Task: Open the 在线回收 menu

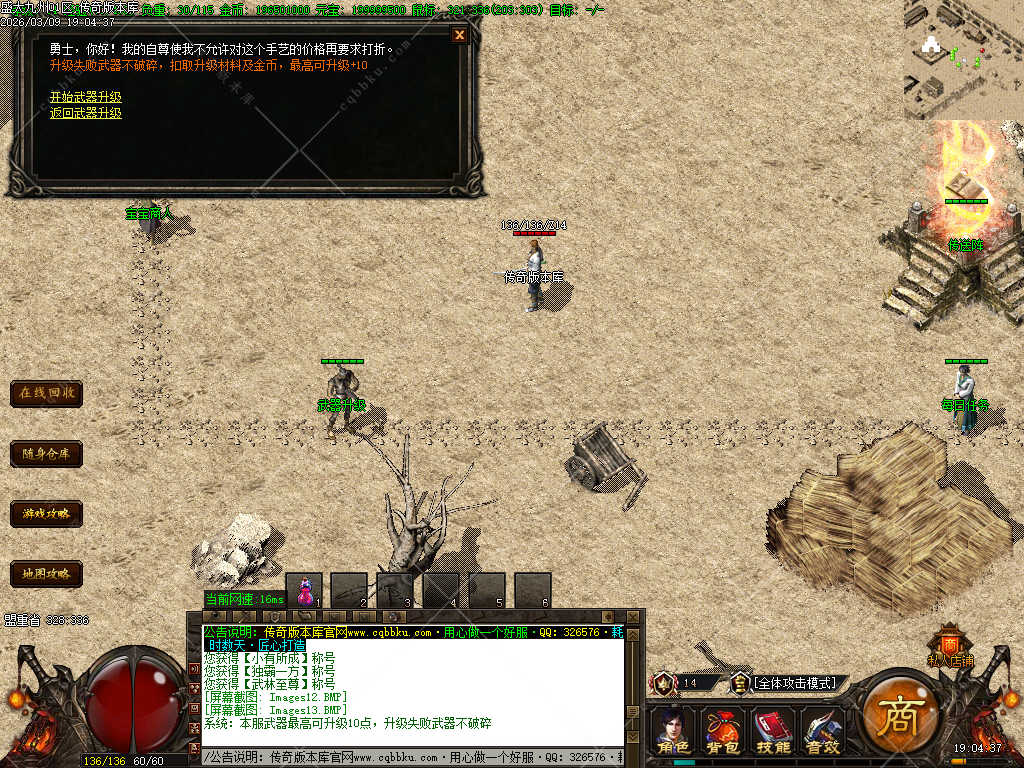Action: click(46, 393)
